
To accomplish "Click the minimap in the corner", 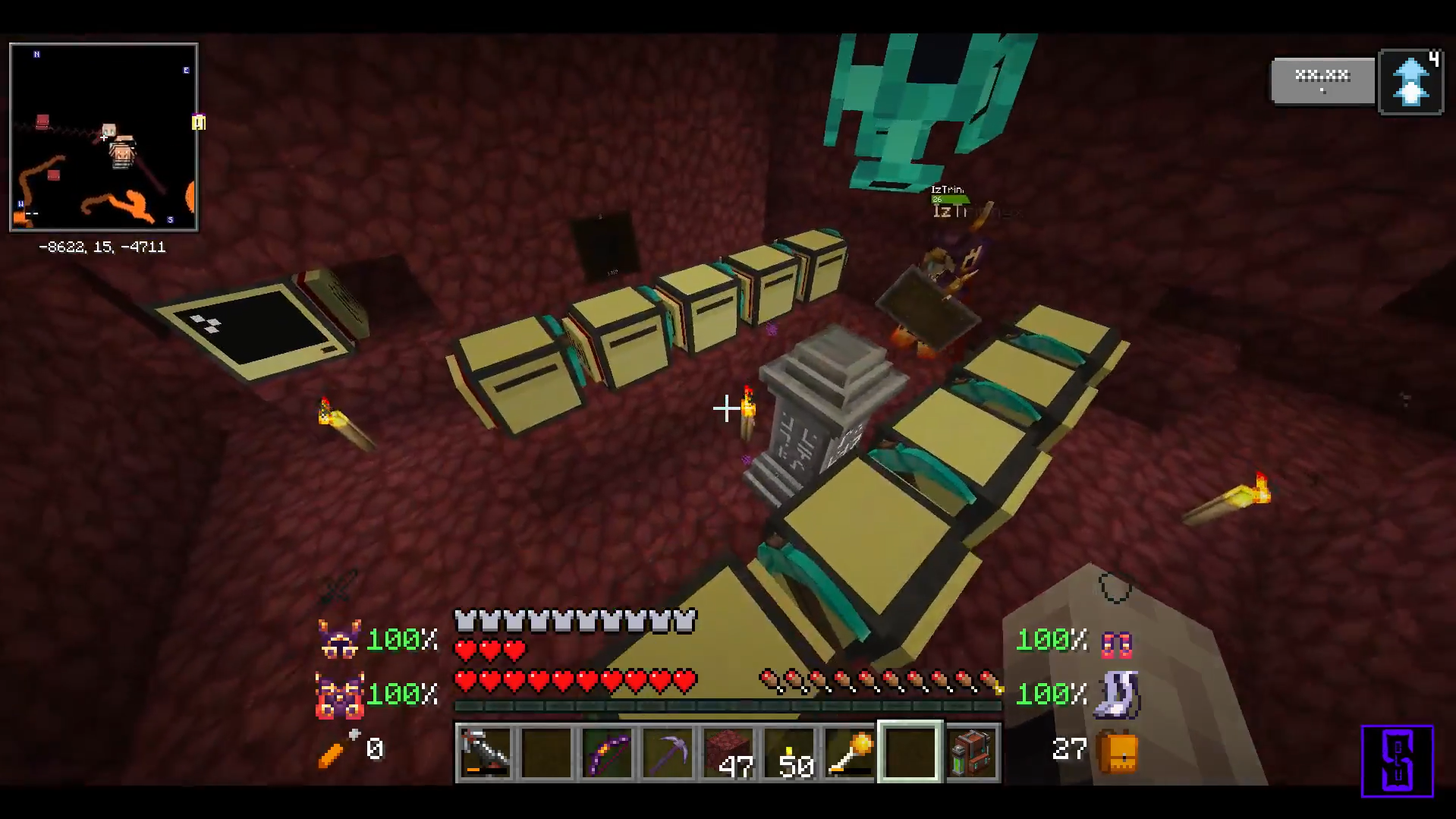I will click(104, 137).
